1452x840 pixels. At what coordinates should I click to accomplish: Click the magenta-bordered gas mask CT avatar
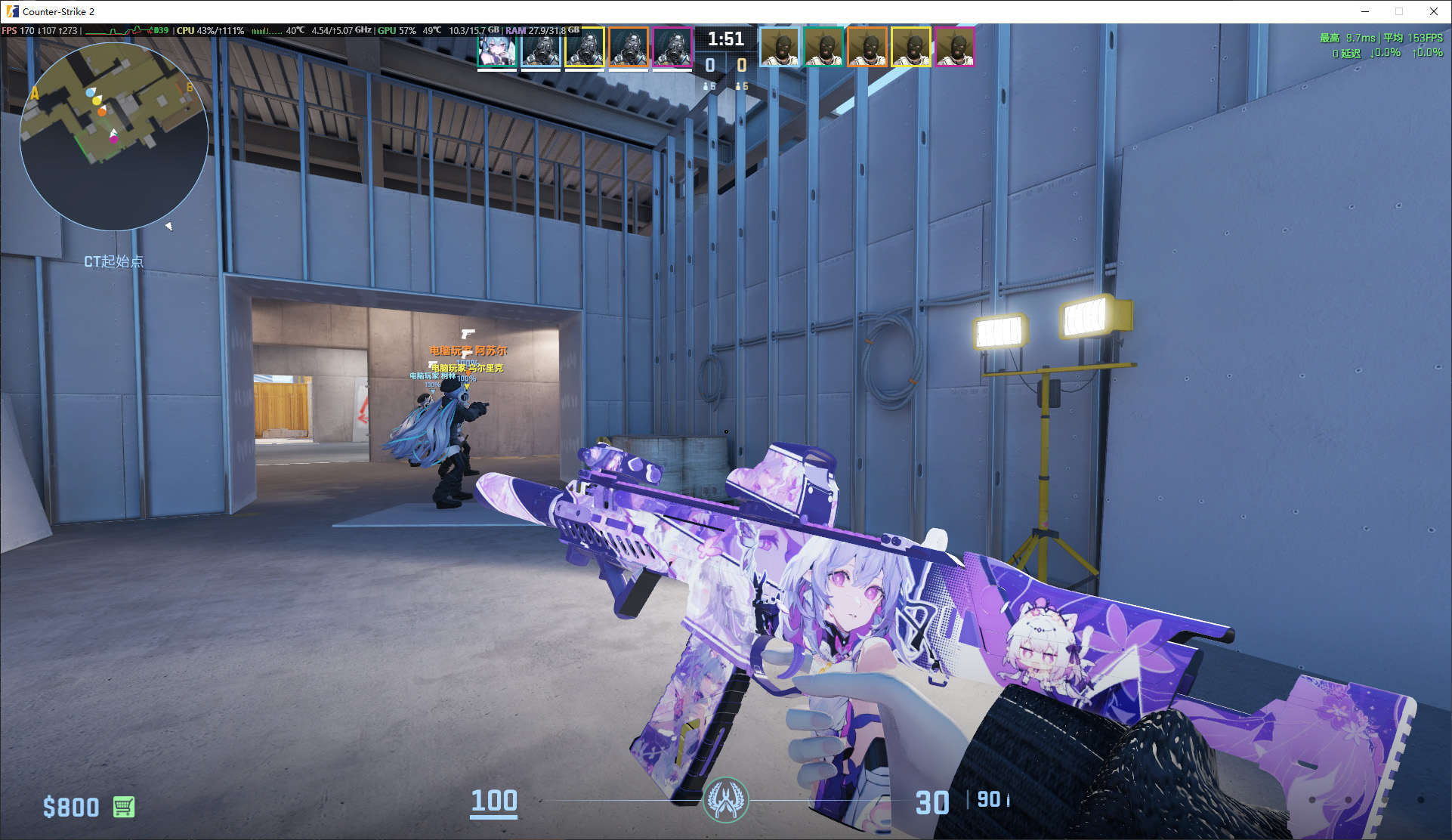point(672,48)
